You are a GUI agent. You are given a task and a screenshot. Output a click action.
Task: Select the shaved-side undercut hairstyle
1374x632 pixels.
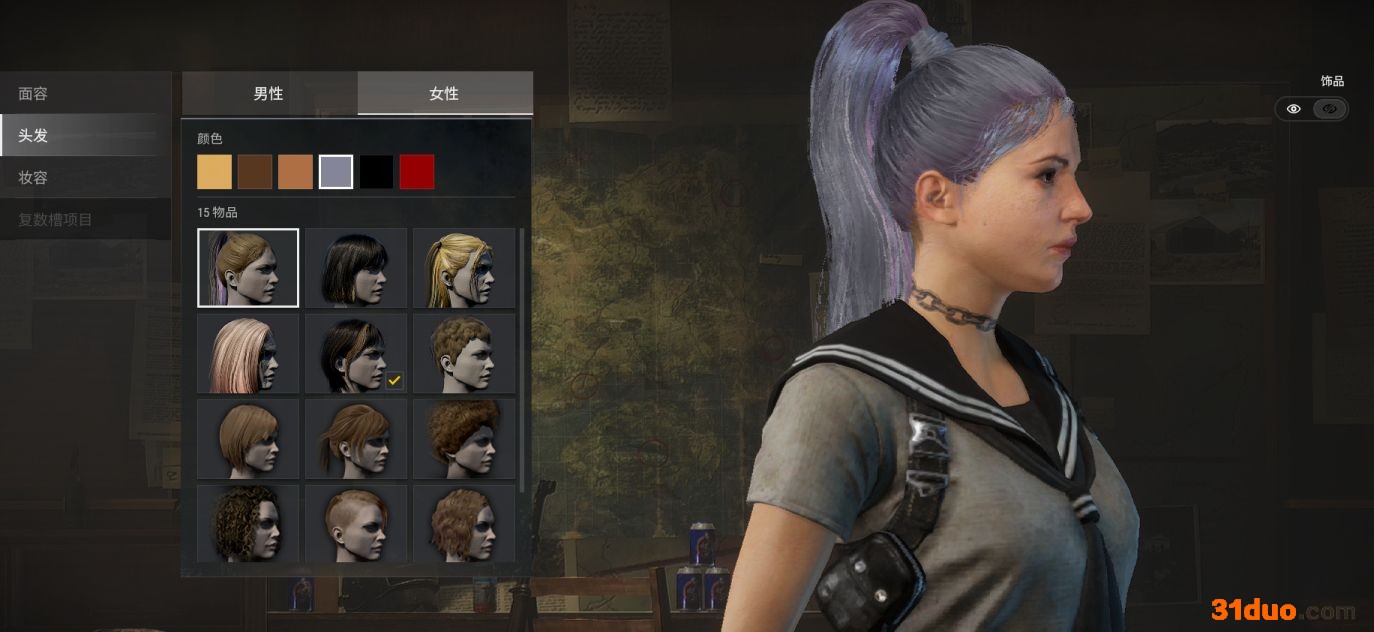tap(356, 522)
